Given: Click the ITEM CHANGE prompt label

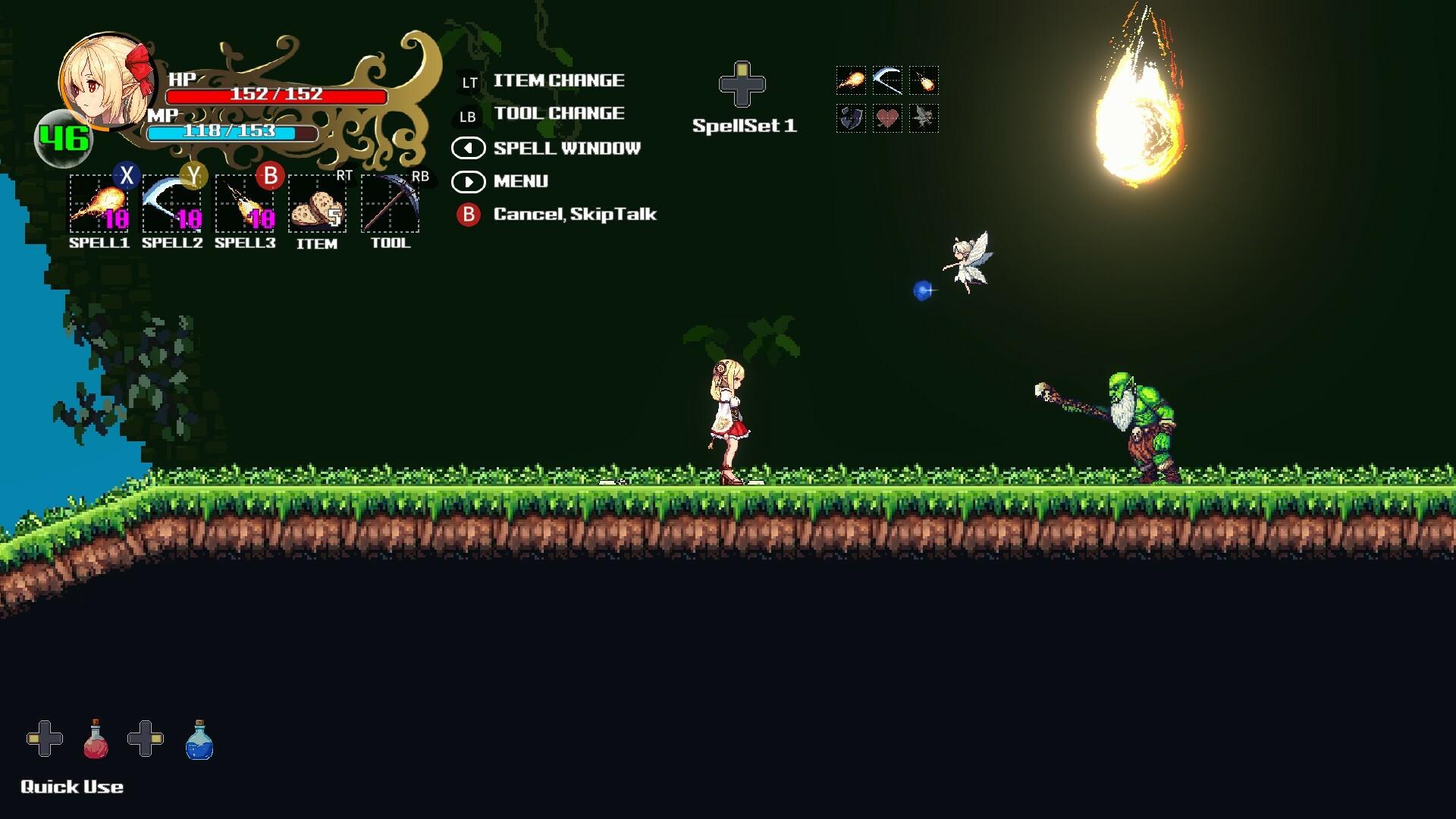Looking at the screenshot, I should (559, 80).
